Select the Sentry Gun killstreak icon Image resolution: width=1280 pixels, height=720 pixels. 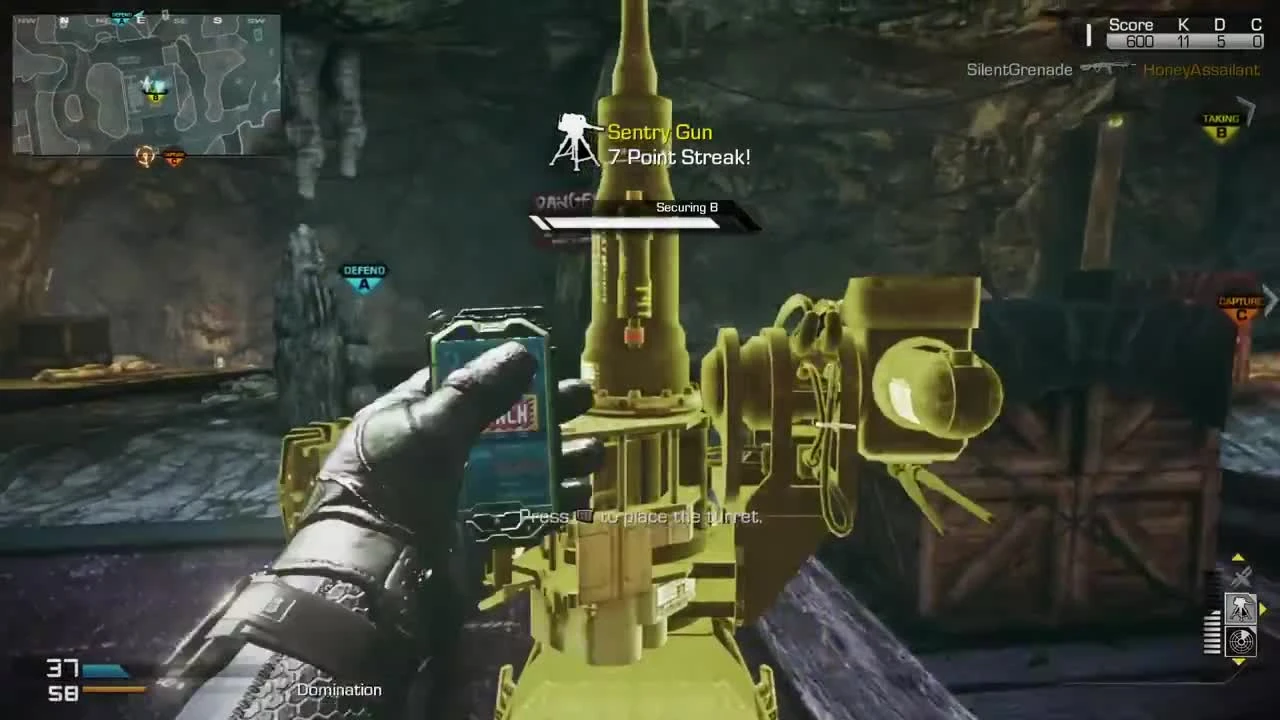[1241, 609]
